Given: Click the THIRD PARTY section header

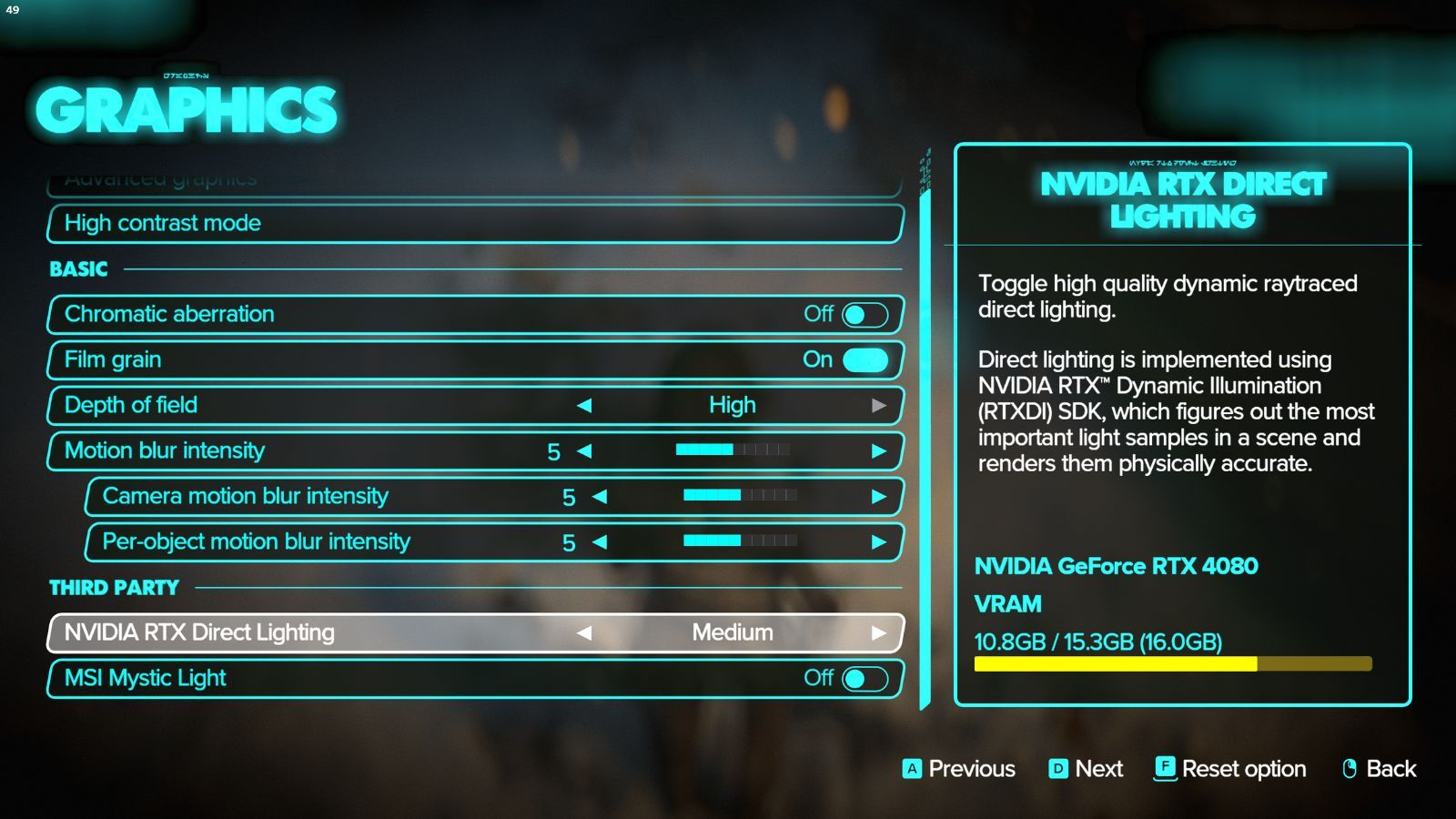Looking at the screenshot, I should tap(114, 587).
